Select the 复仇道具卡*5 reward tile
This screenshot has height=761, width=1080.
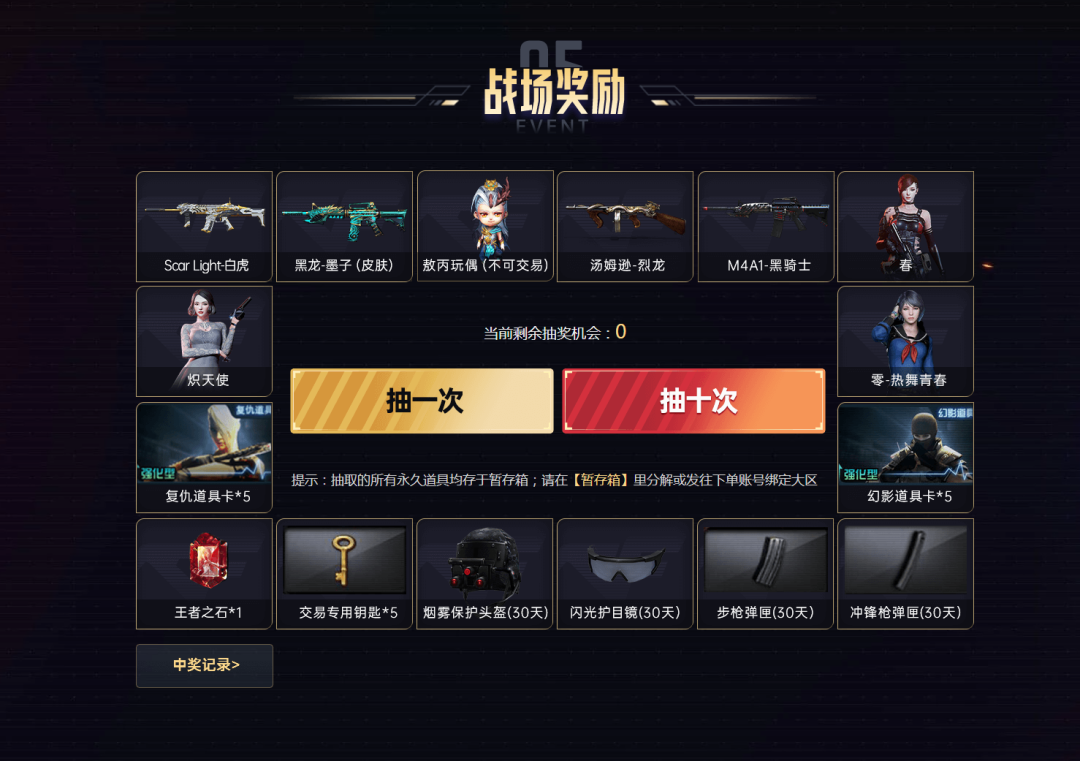(x=205, y=457)
